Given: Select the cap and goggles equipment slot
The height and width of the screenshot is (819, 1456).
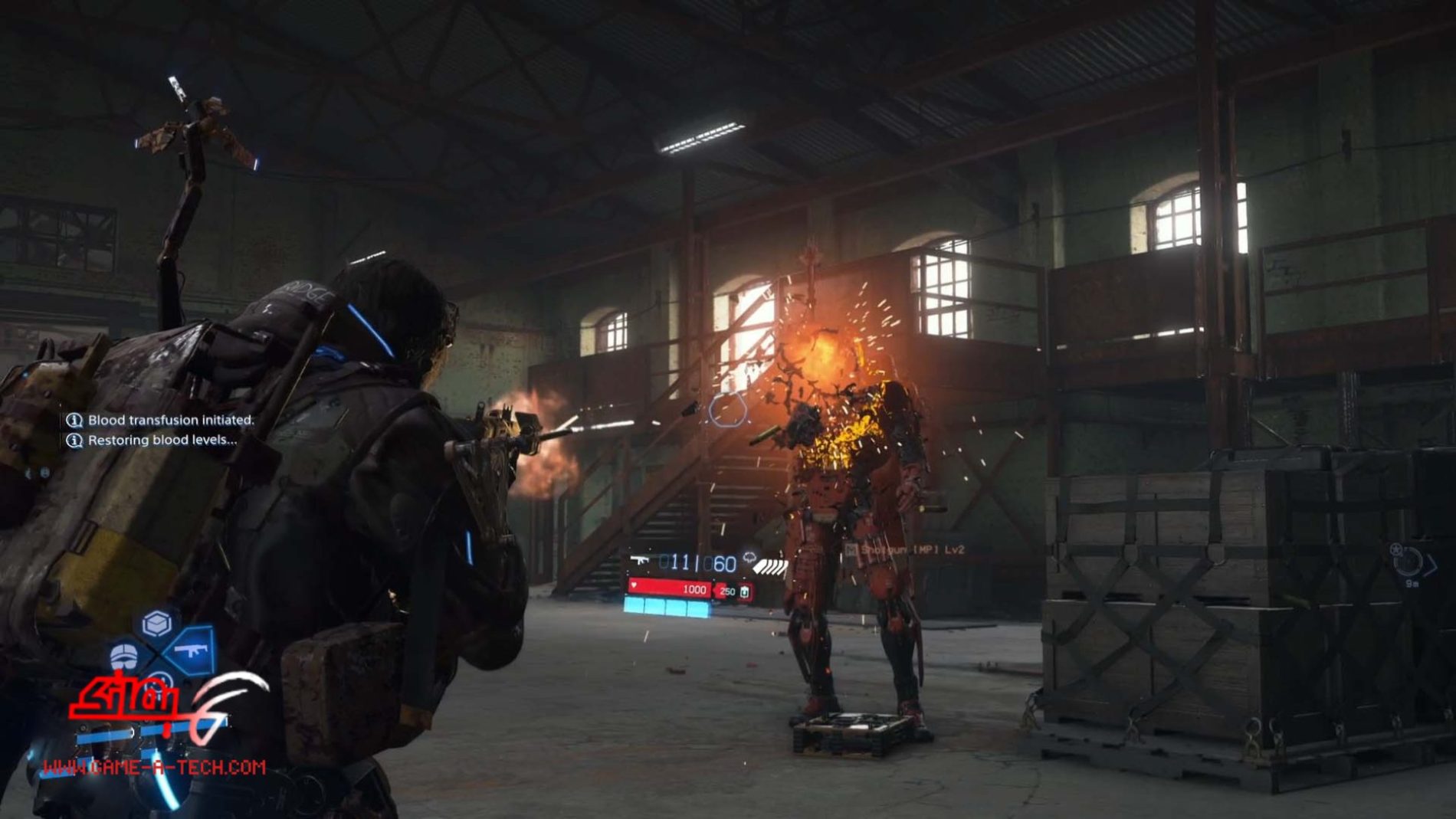Looking at the screenshot, I should 125,657.
